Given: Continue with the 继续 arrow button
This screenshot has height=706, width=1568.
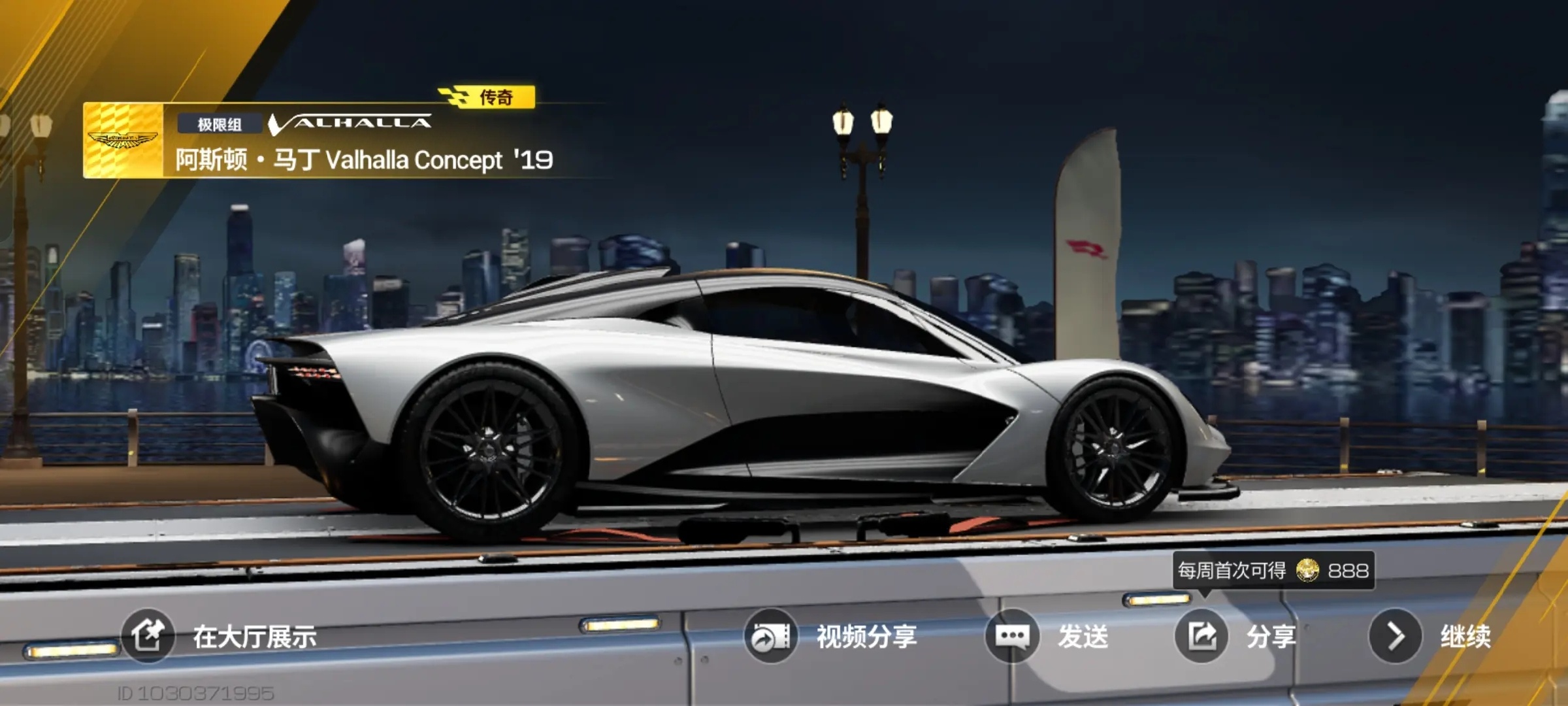Looking at the screenshot, I should click(1396, 636).
